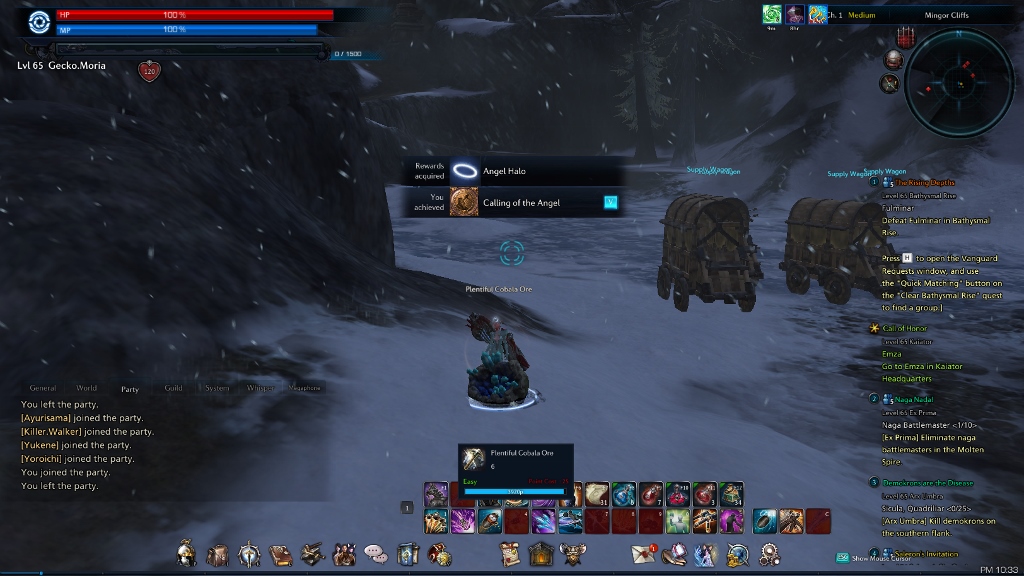Switch to the Party chat tab

tap(130, 389)
